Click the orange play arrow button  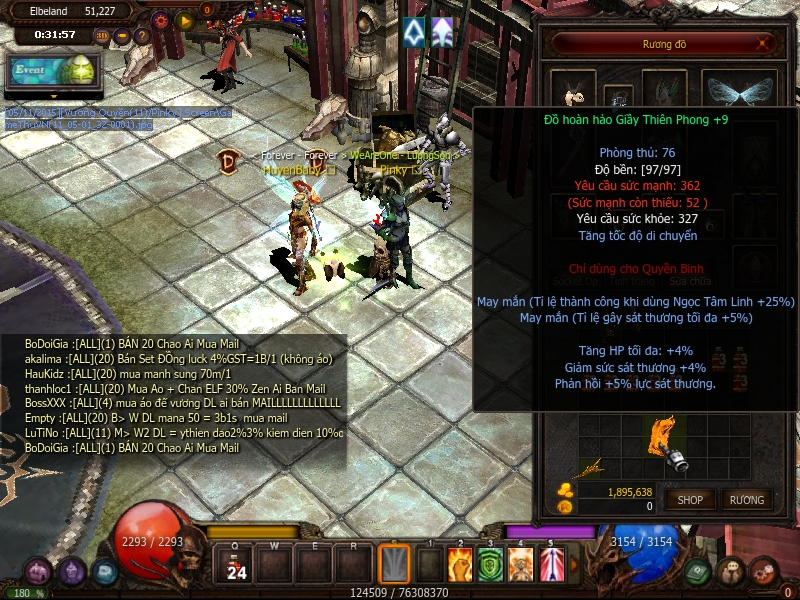184,19
